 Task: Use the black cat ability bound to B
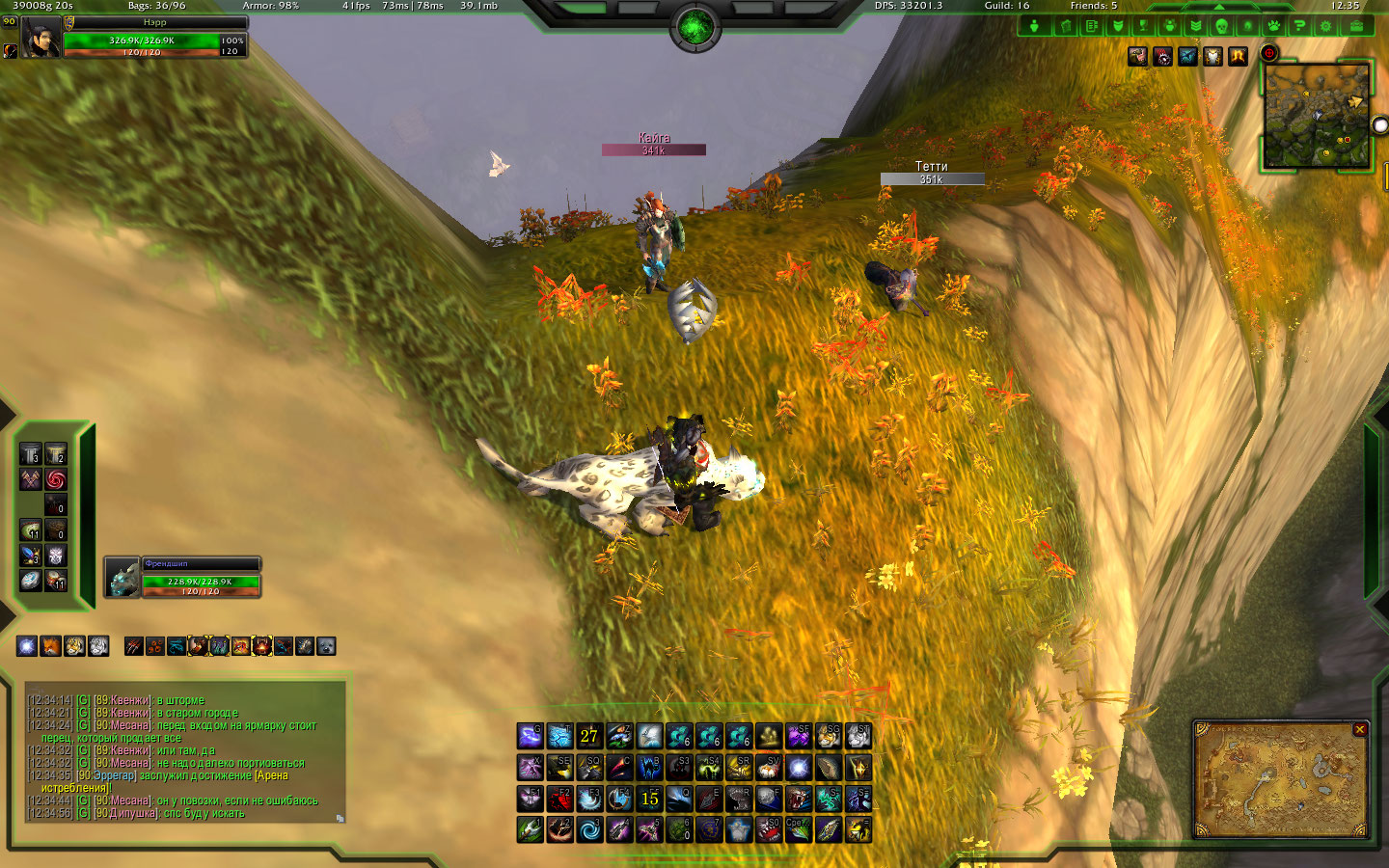tap(649, 768)
